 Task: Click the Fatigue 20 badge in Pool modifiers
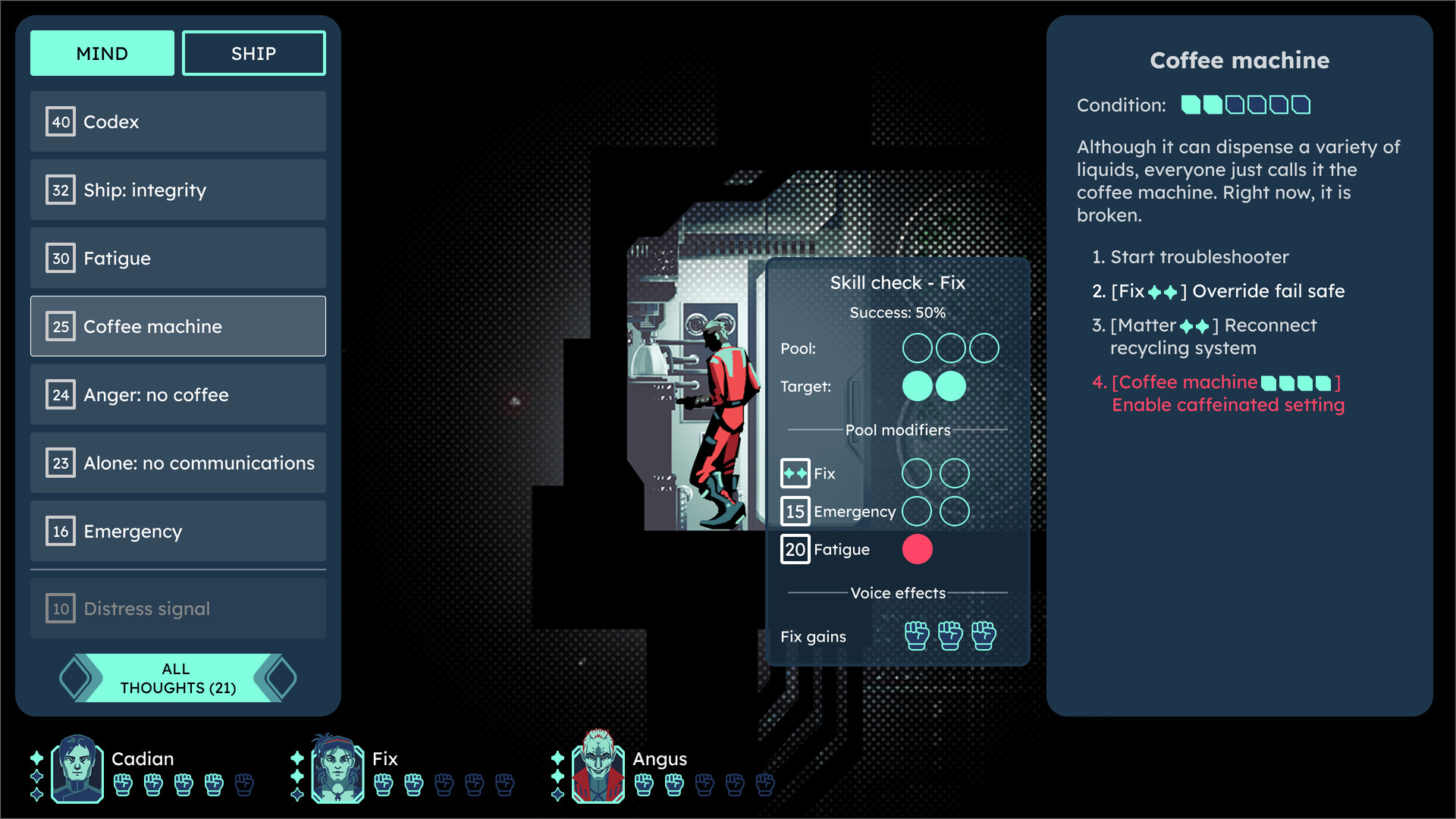pos(795,549)
